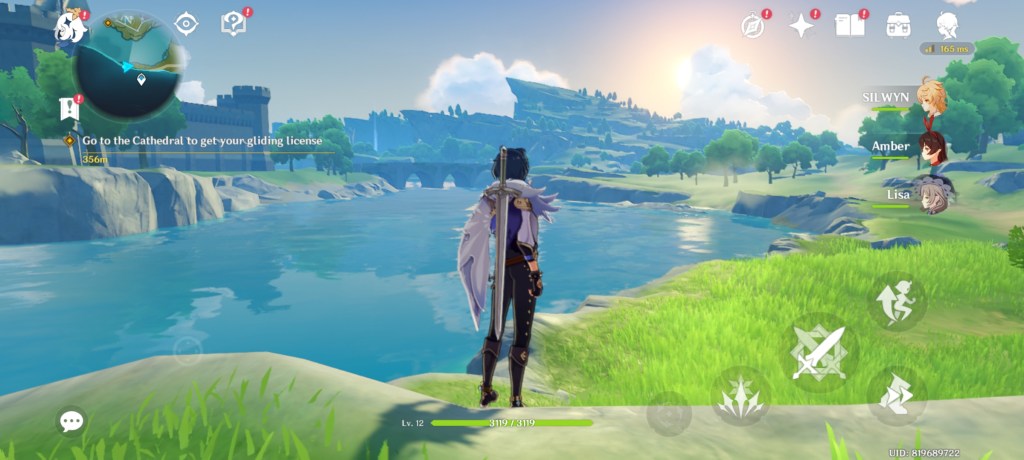Activate the elemental skill button
Image resolution: width=1024 pixels, height=460 pixels.
(741, 395)
